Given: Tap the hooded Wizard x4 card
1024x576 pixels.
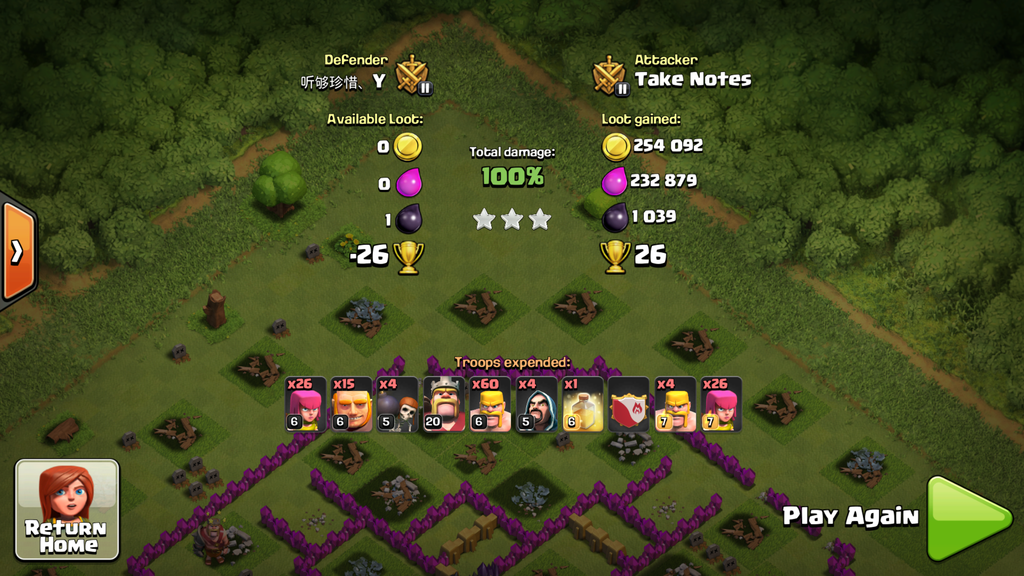Looking at the screenshot, I should coord(536,404).
